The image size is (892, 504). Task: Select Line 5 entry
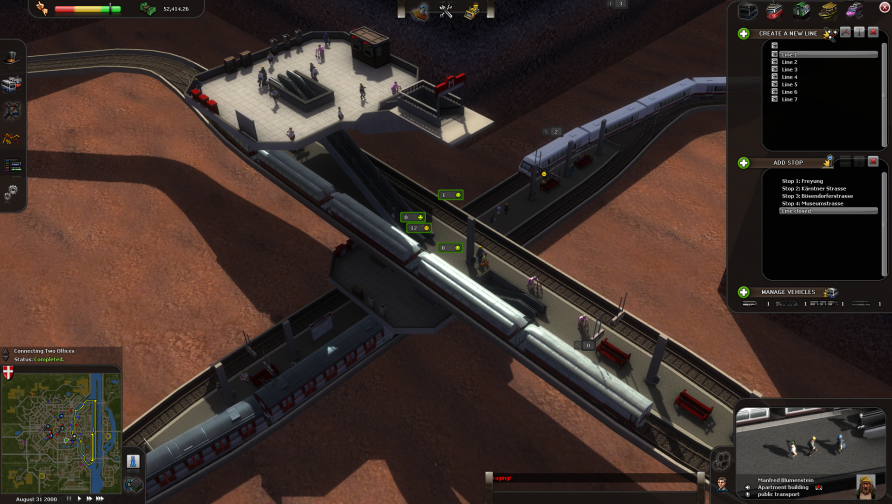click(x=789, y=84)
